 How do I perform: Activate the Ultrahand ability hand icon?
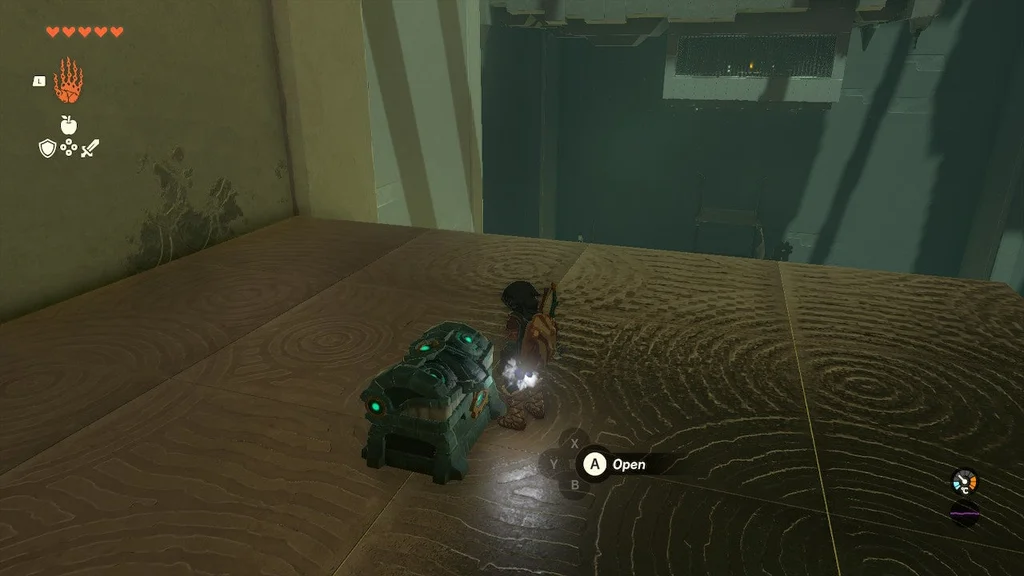(68, 81)
